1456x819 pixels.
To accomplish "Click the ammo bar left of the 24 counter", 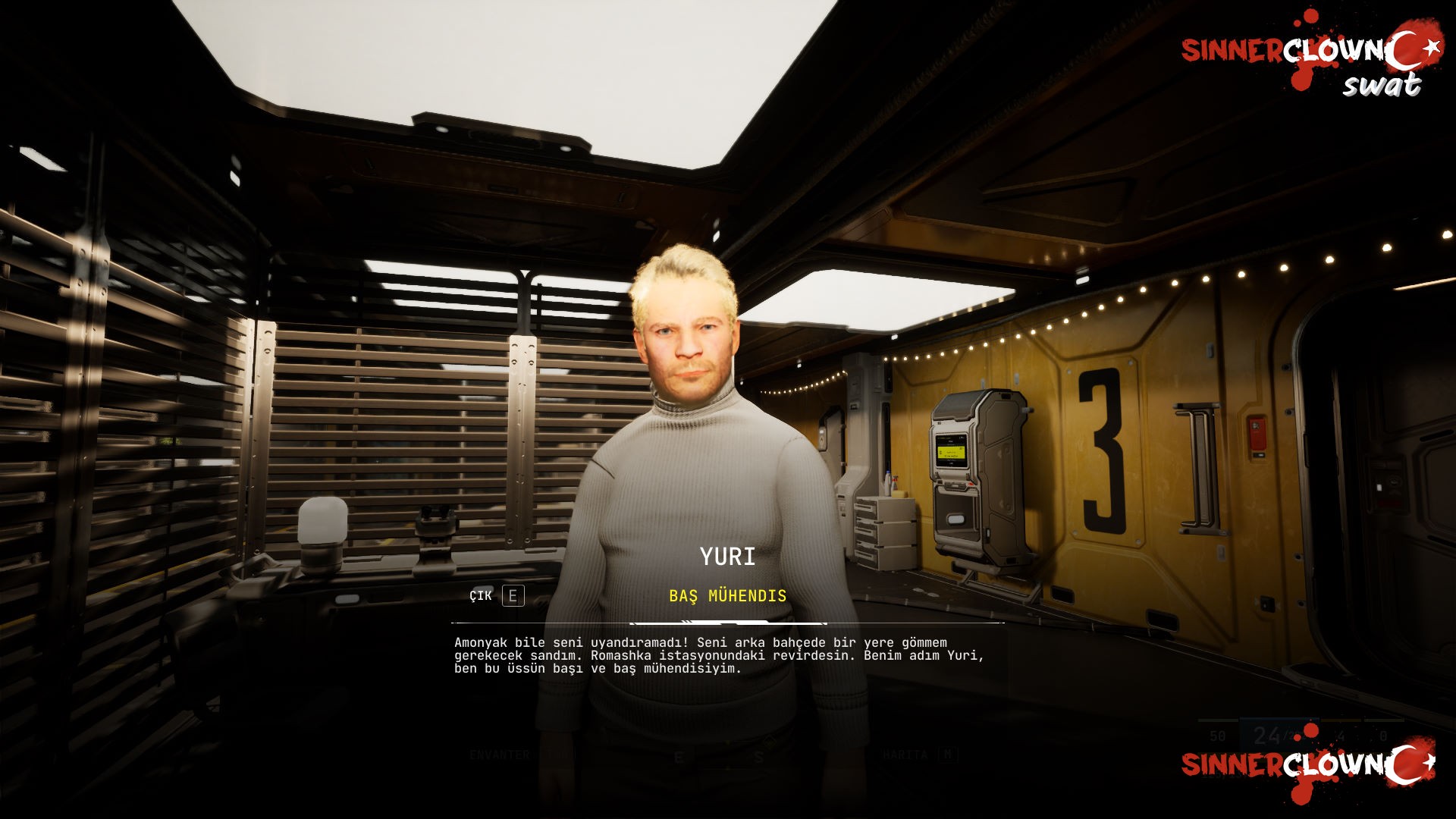I will pos(1217,720).
